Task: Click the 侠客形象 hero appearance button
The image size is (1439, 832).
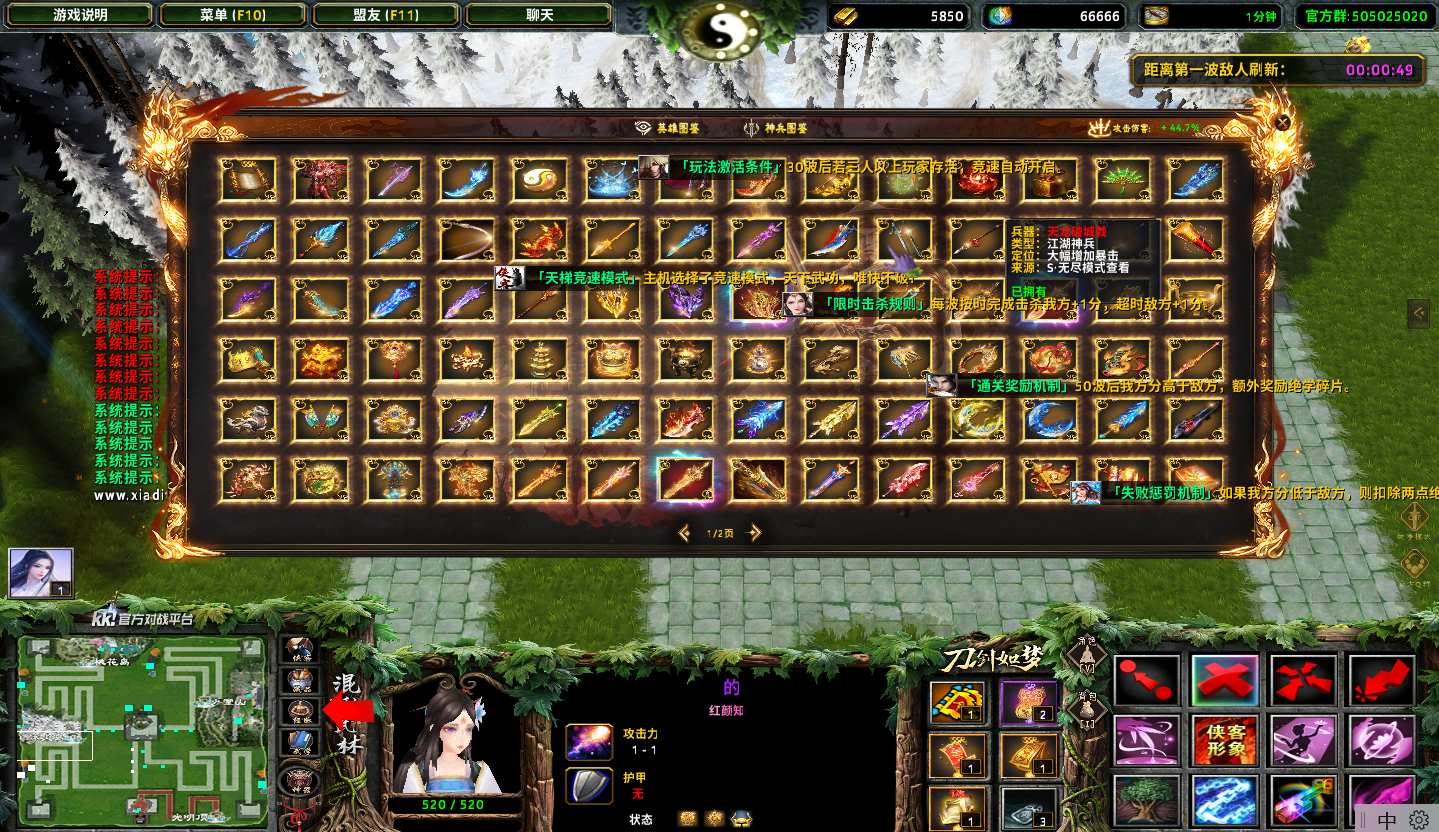Action: 1225,741
